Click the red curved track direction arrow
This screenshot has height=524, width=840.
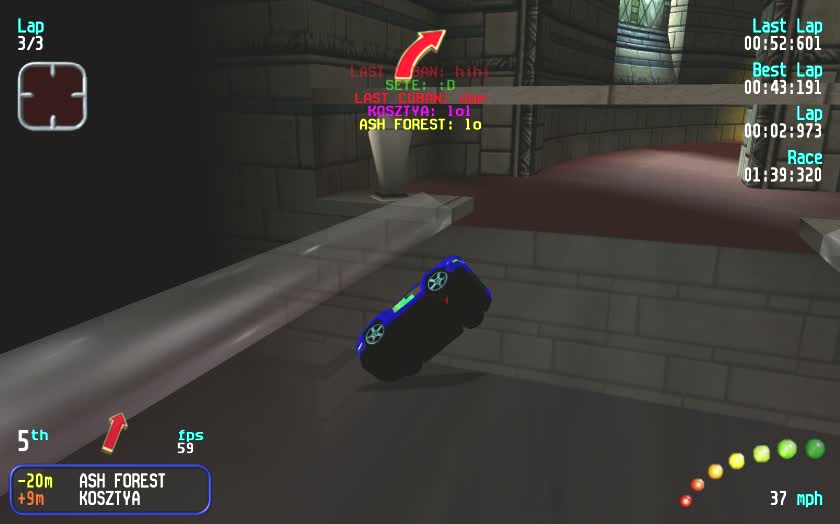point(419,52)
